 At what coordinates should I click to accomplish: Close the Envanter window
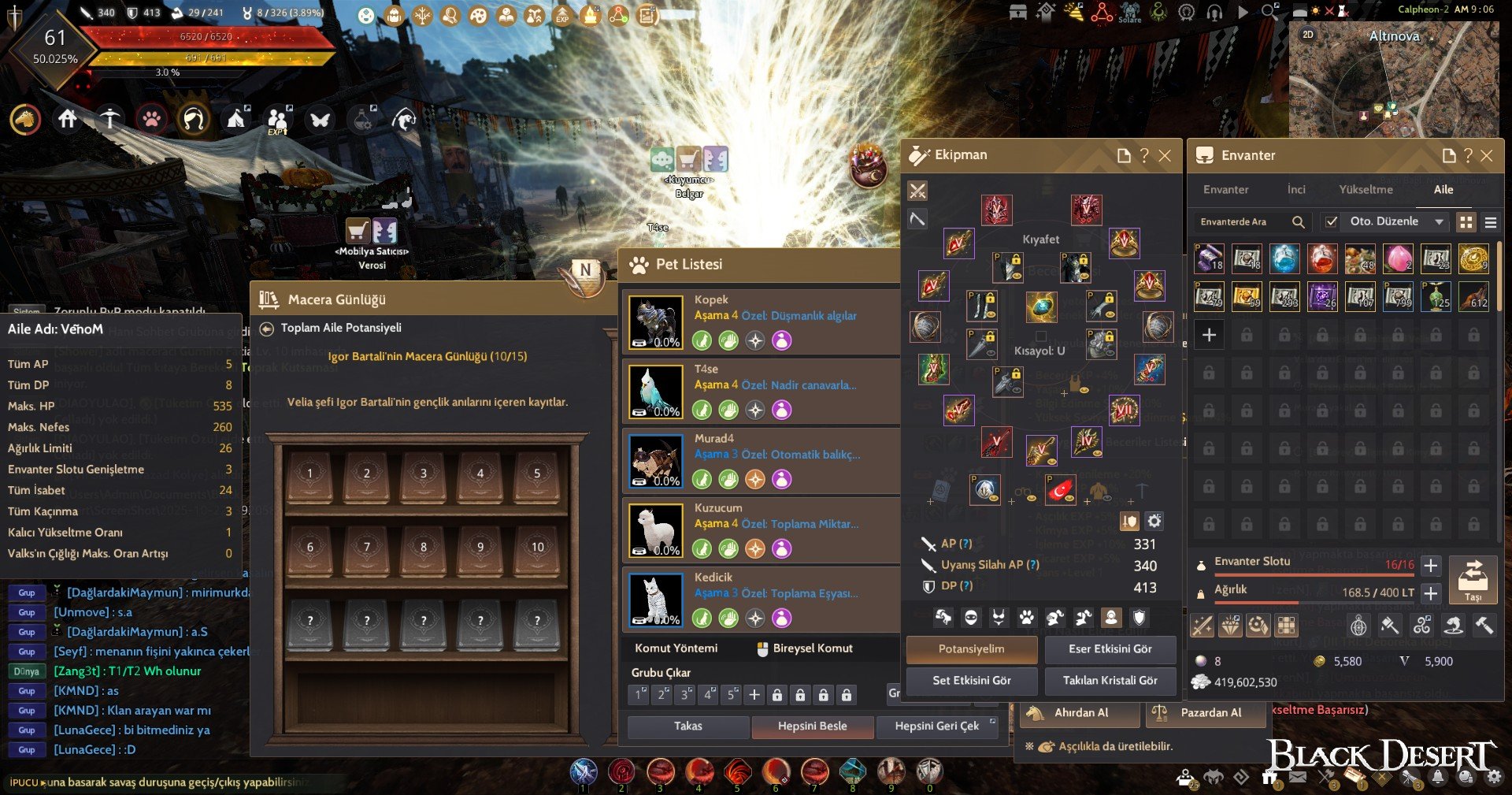click(x=1487, y=155)
